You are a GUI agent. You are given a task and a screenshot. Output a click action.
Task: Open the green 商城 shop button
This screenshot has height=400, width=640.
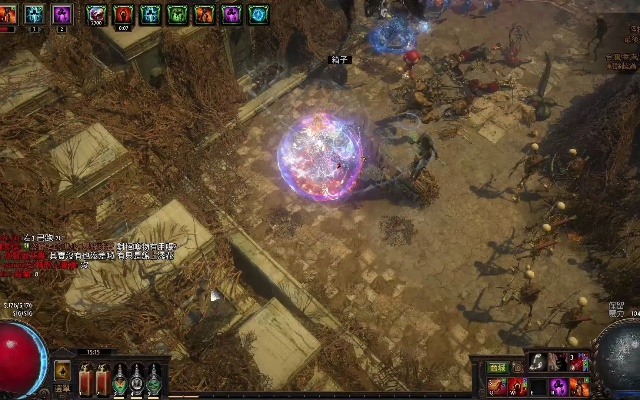coord(497,368)
